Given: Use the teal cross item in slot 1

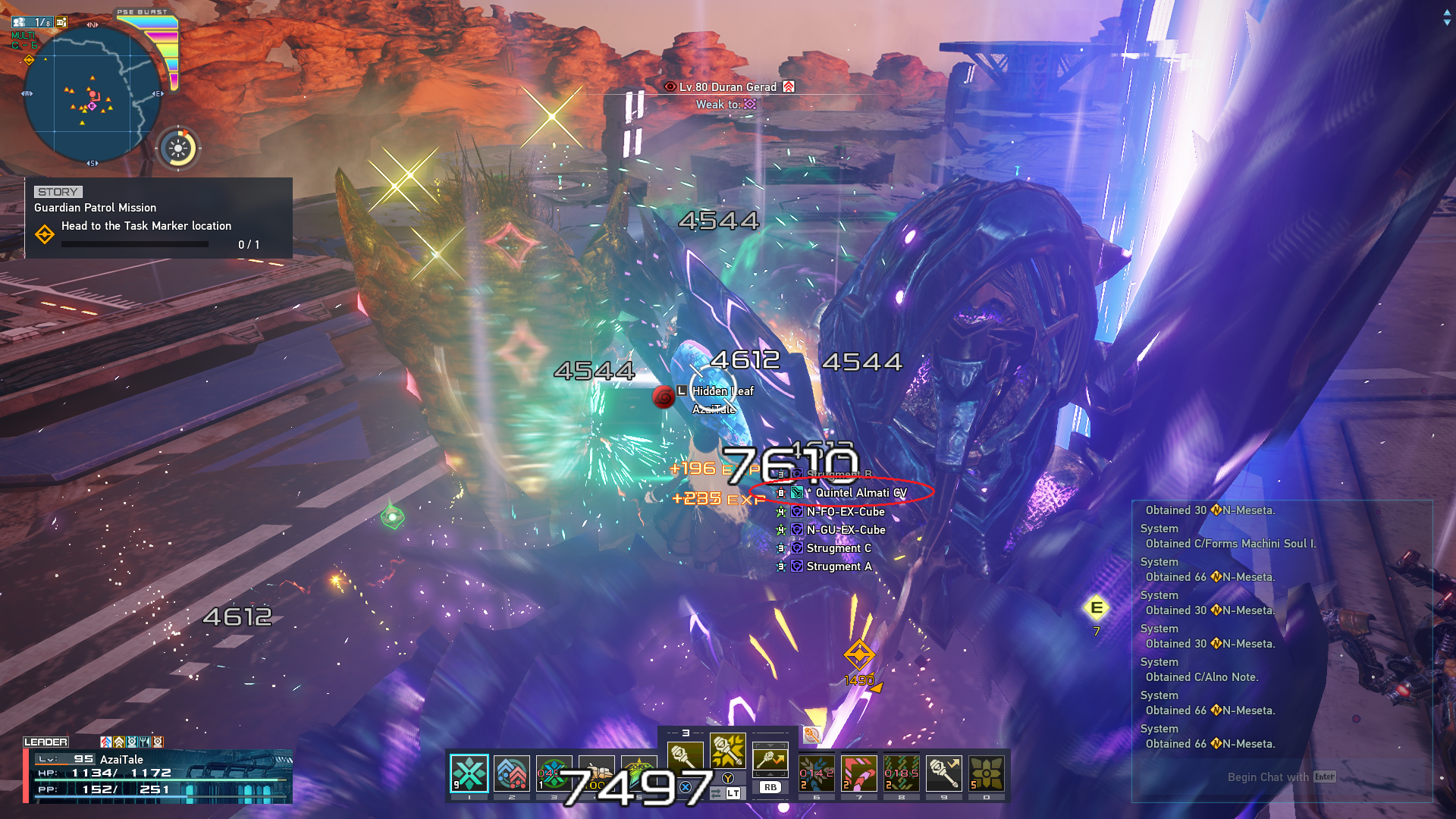Looking at the screenshot, I should pos(469,773).
